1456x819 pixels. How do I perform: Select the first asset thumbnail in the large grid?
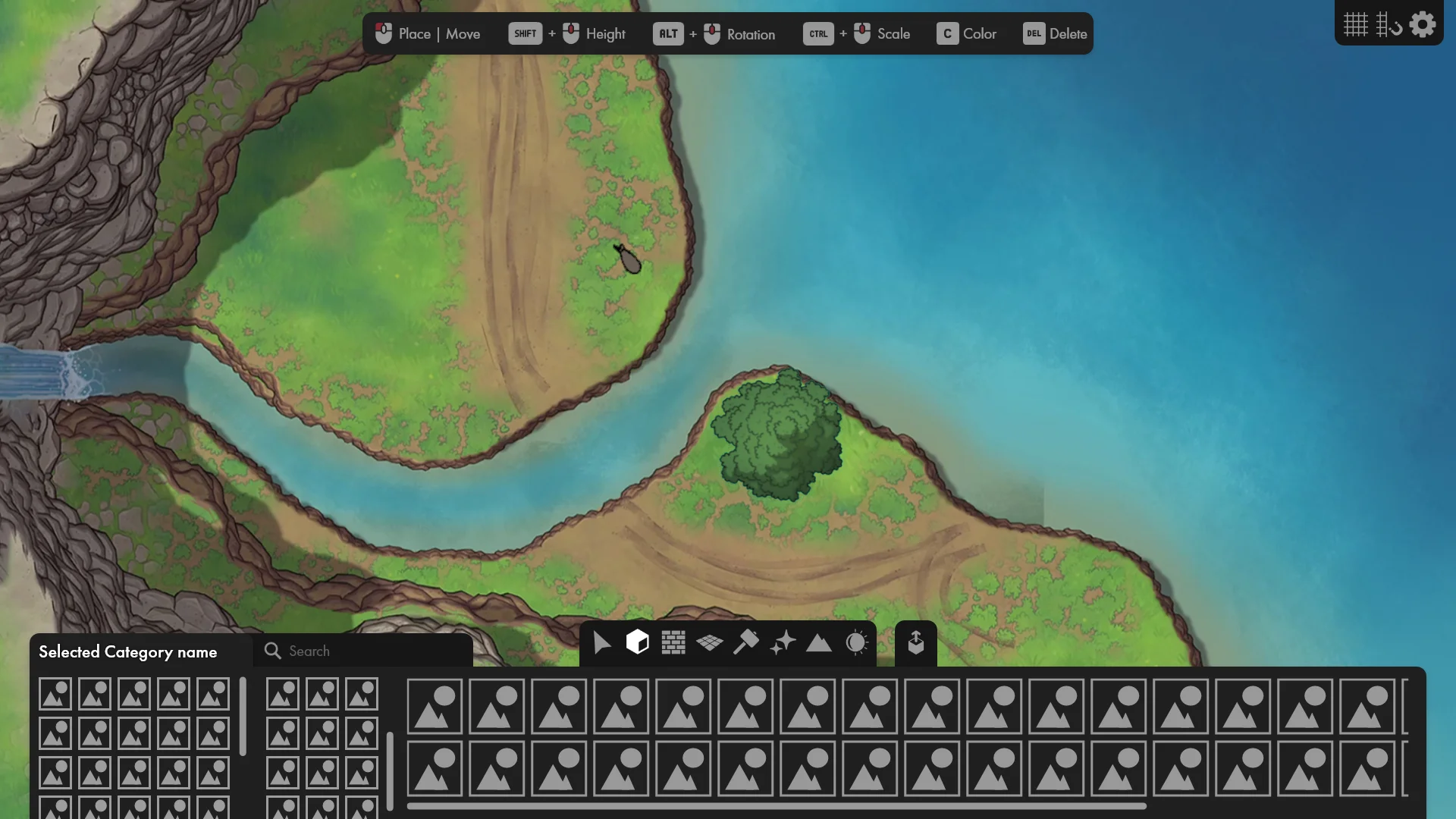[x=435, y=706]
